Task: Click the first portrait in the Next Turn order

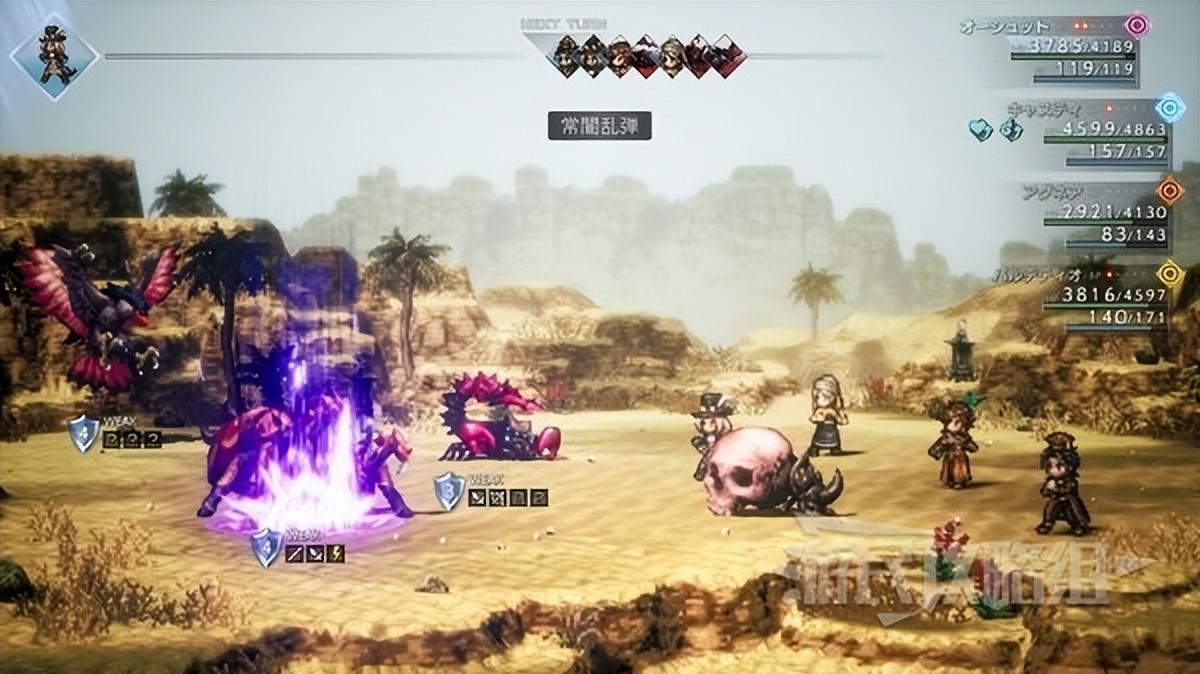Action: [568, 56]
